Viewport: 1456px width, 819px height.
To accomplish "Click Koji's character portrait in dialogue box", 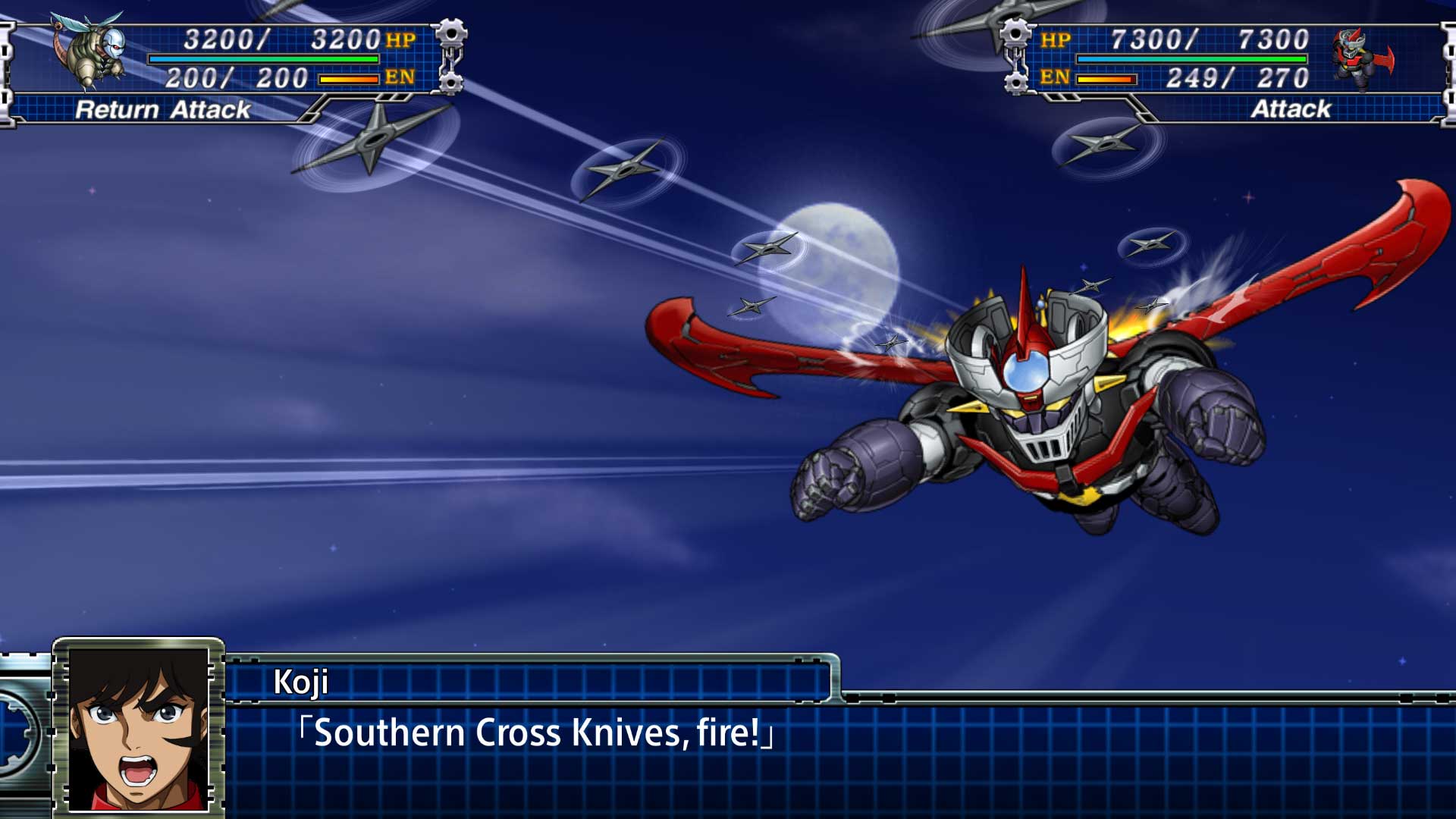I will click(136, 728).
